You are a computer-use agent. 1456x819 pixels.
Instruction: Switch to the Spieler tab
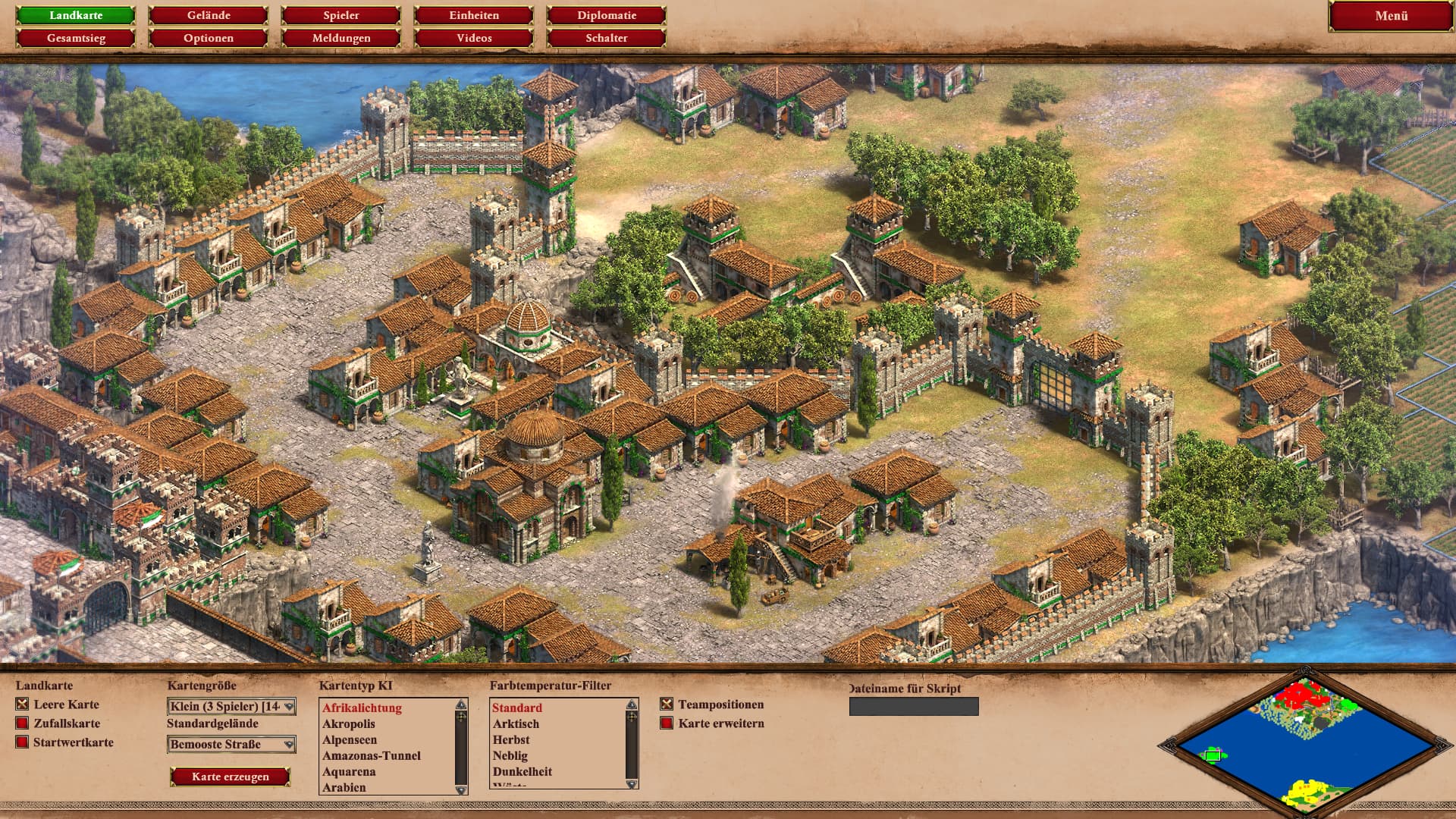click(x=341, y=15)
